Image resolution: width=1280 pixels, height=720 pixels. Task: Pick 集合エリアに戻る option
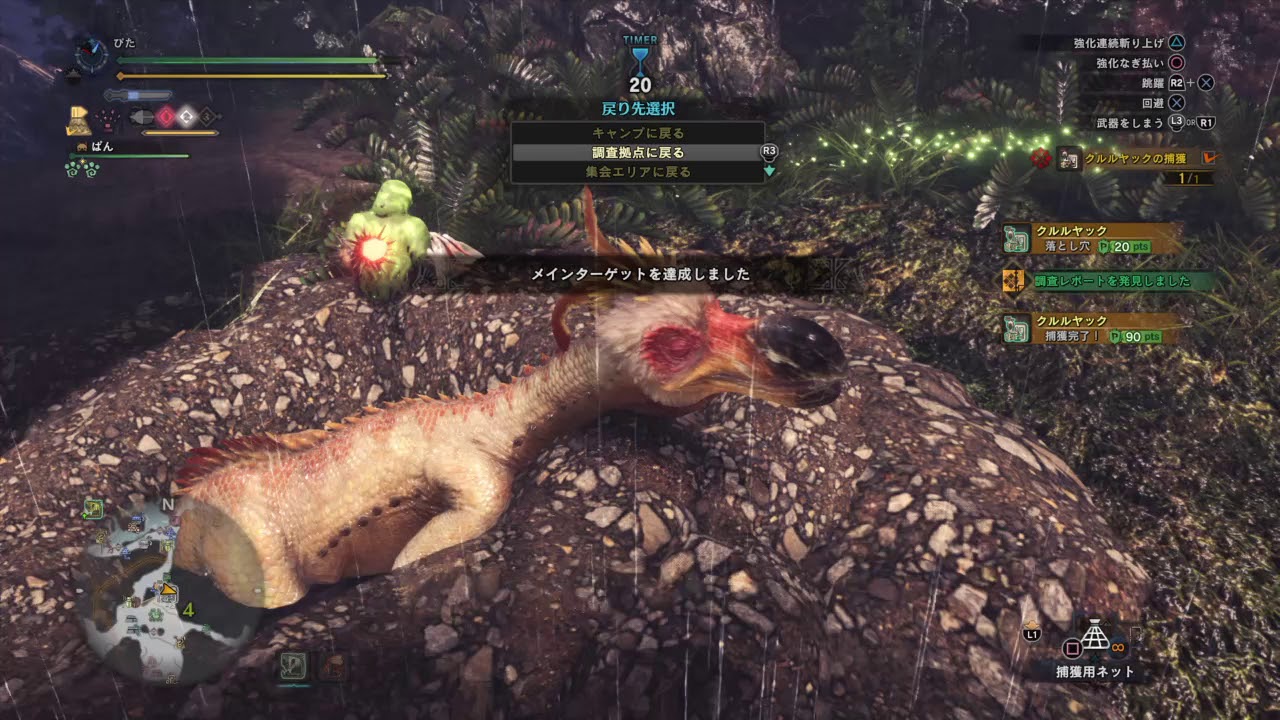tap(638, 172)
